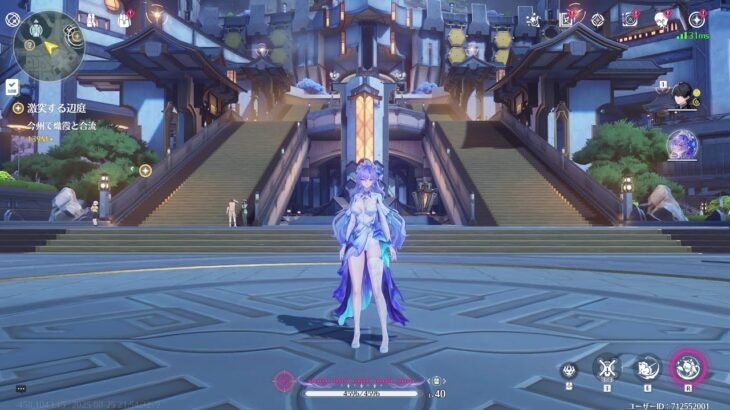
Task: Open the four-point star convene icon
Action: coord(697,19)
